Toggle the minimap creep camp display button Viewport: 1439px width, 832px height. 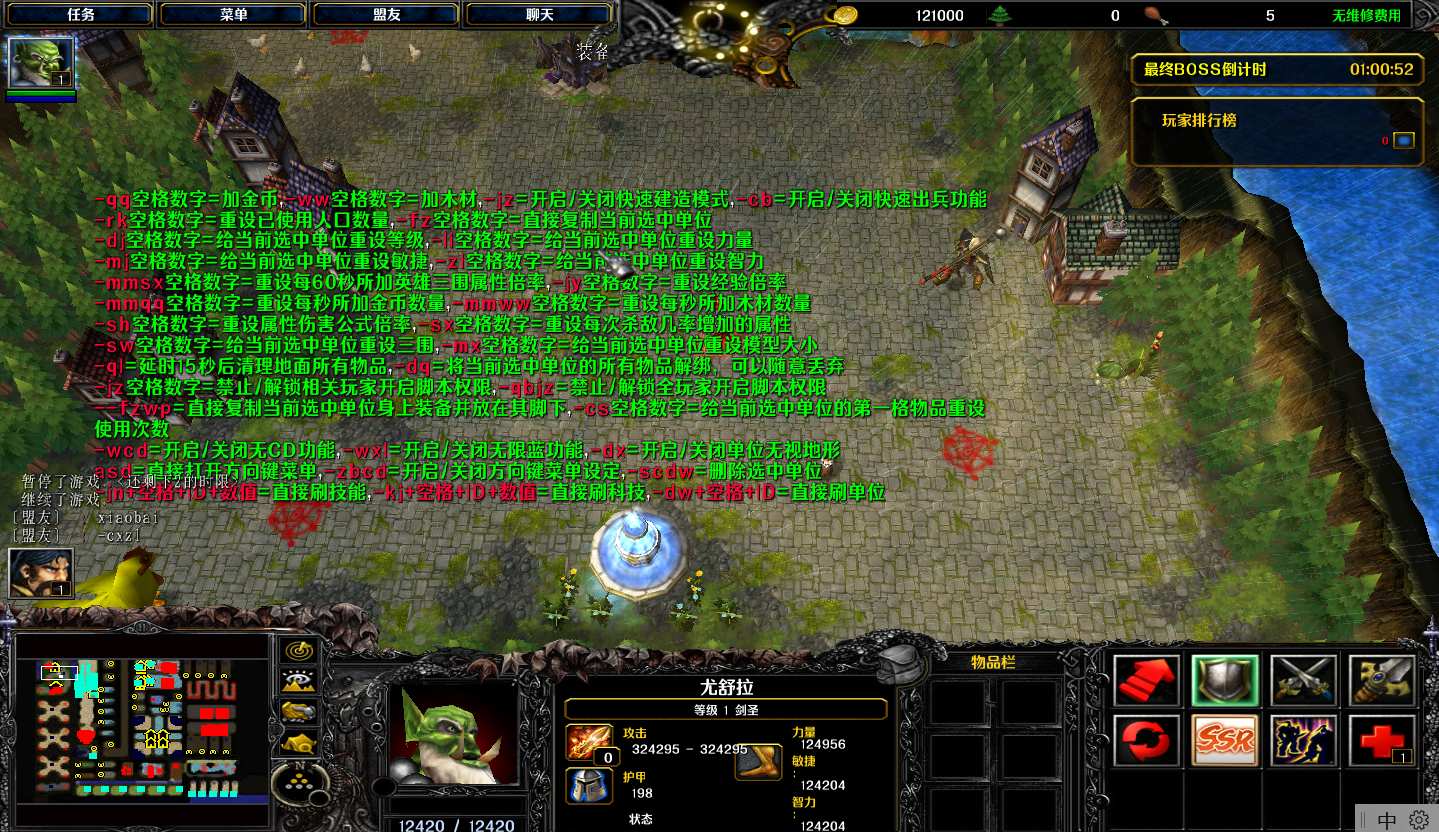click(297, 742)
